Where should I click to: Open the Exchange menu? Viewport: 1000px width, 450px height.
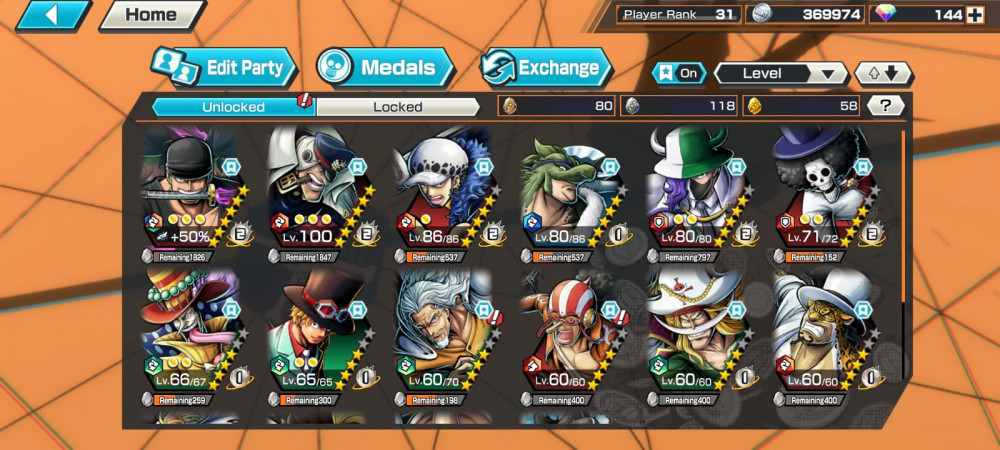(547, 68)
